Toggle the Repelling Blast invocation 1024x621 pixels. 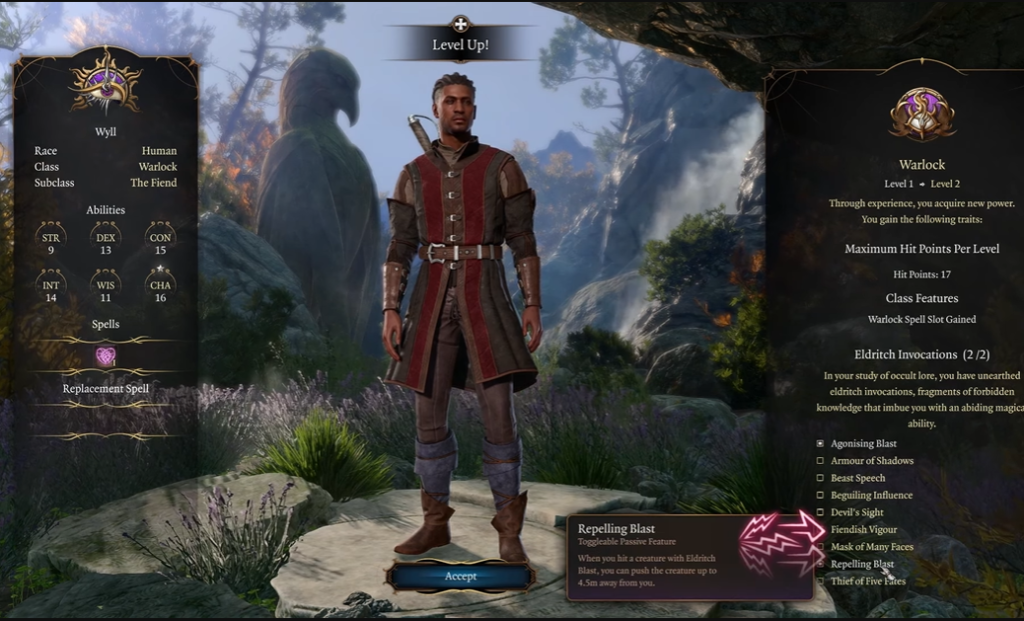coord(821,564)
